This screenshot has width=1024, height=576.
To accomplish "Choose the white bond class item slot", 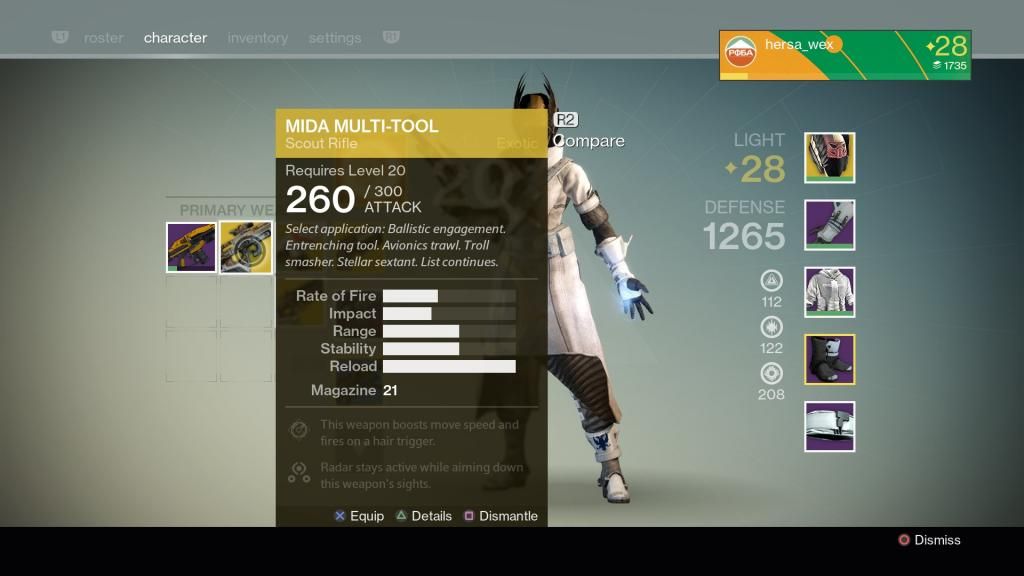I will (829, 426).
